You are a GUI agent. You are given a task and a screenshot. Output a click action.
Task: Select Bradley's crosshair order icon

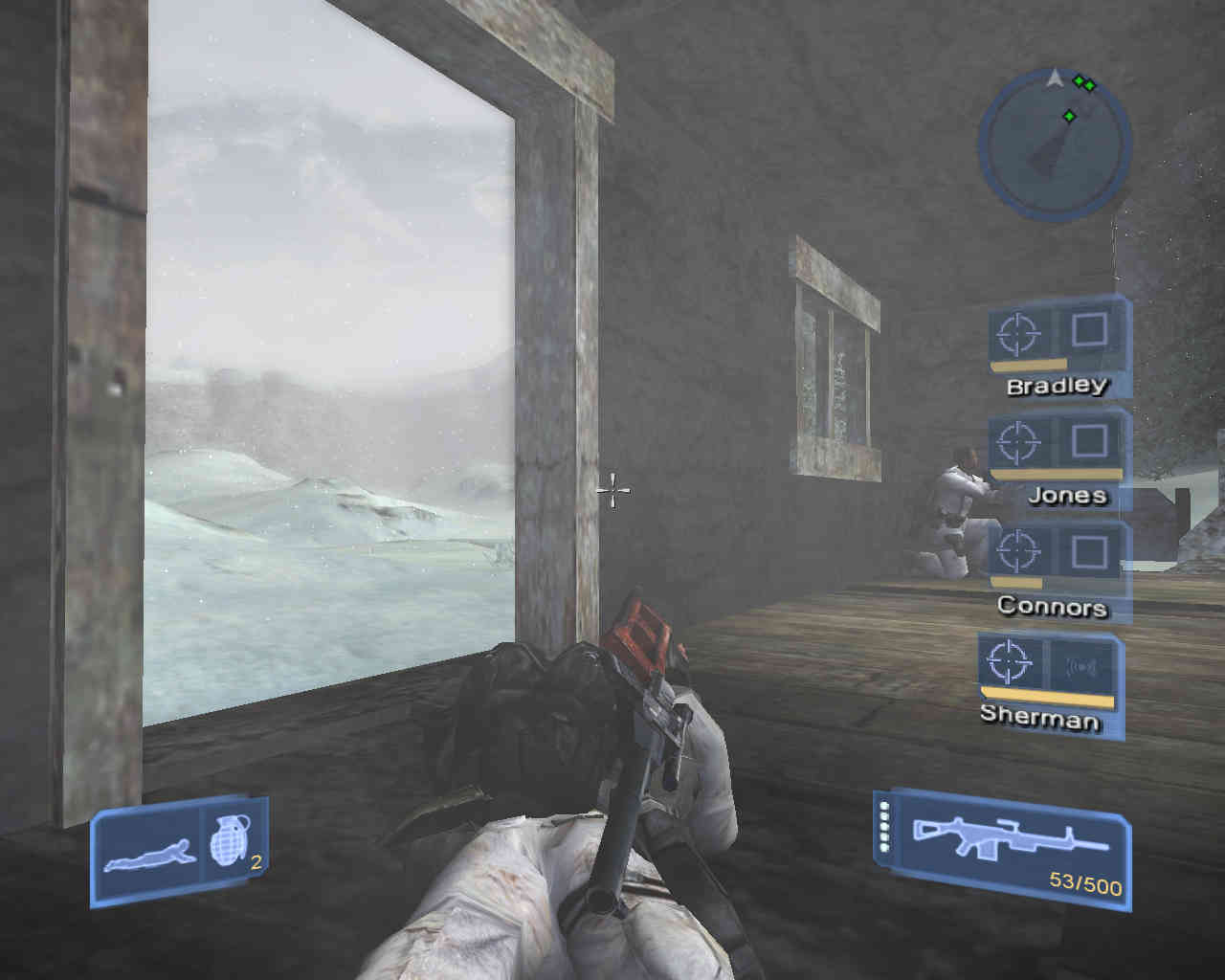[1018, 334]
